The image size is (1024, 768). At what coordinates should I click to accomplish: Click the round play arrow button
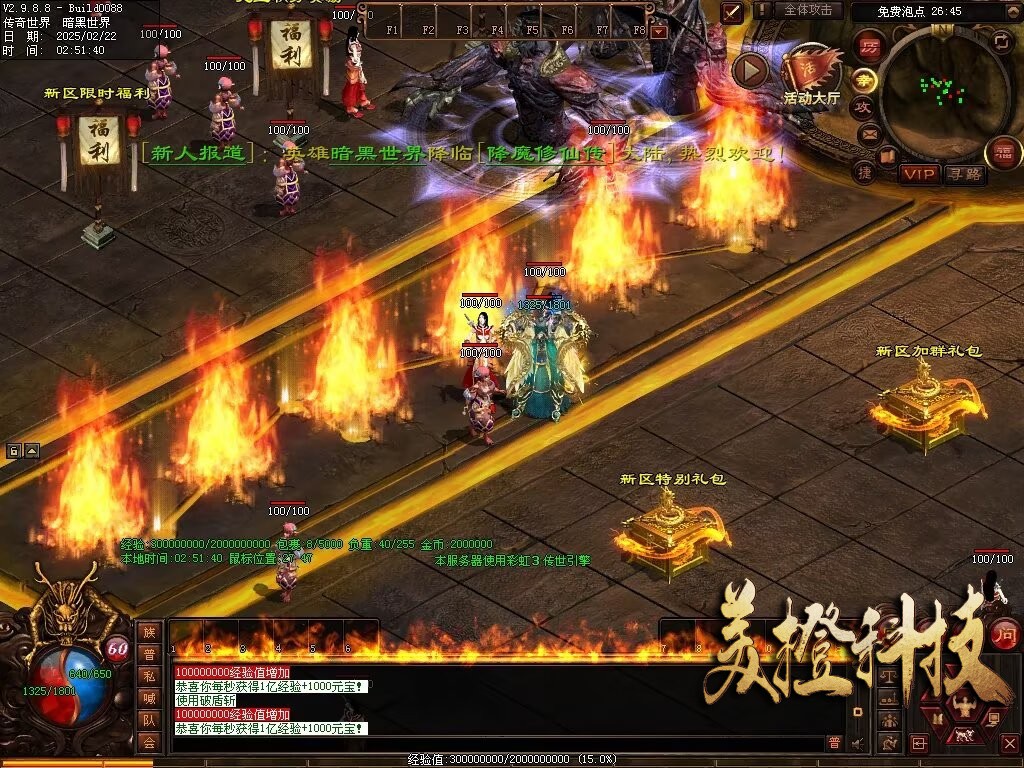pos(750,70)
